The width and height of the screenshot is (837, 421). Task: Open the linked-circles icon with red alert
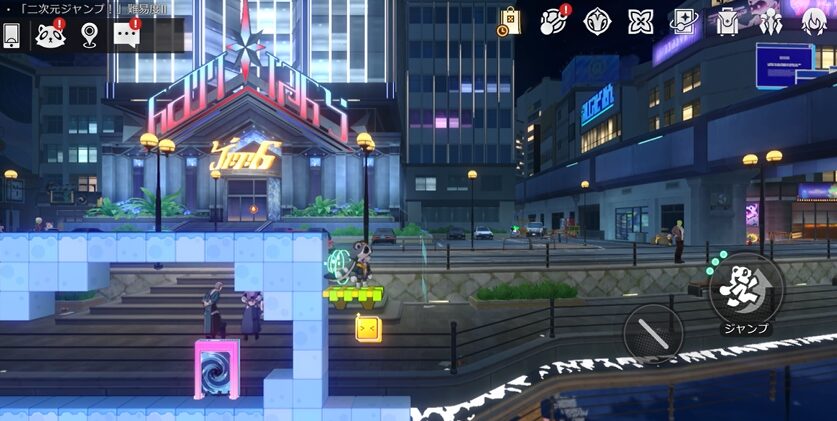[x=553, y=20]
